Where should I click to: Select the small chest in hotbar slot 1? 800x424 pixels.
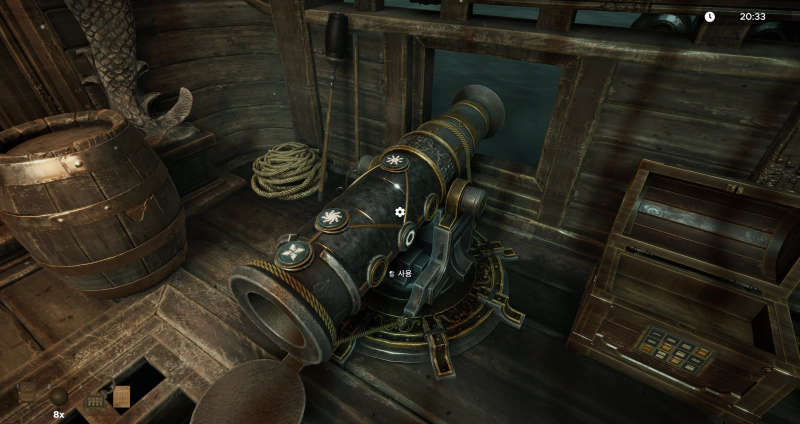[x=27, y=395]
